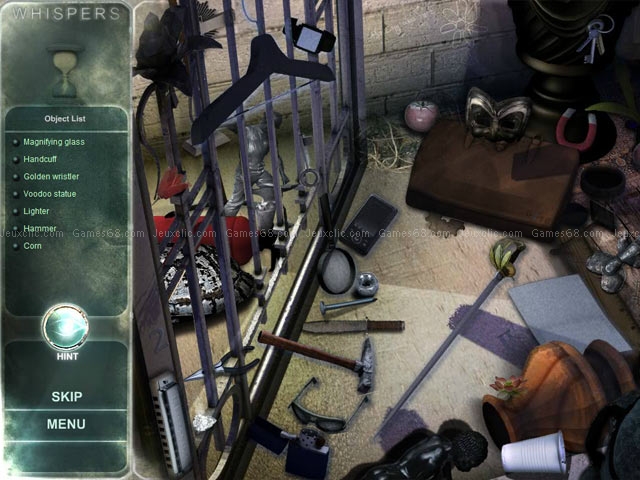The image size is (640, 480).
Task: Open the MENU button
Action: click(66, 424)
